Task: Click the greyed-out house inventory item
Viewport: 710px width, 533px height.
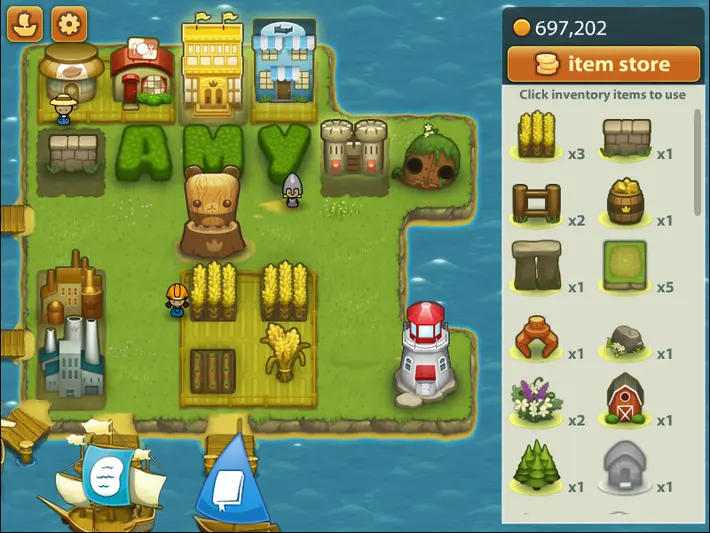Action: click(626, 466)
